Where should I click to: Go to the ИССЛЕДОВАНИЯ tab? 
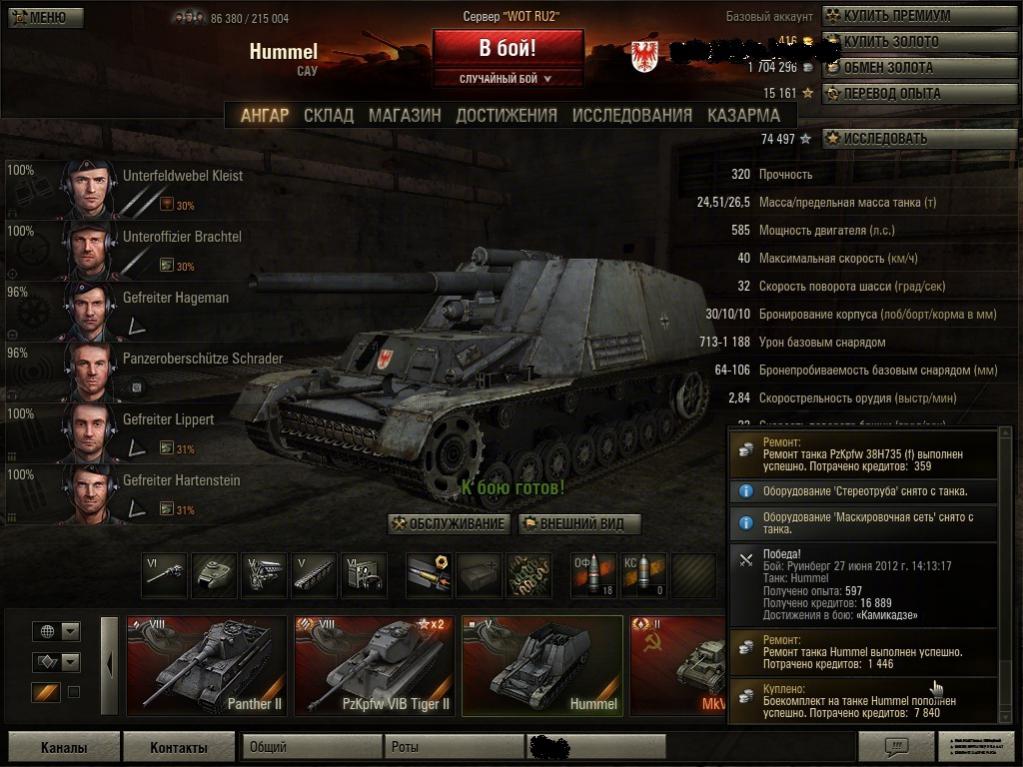632,115
